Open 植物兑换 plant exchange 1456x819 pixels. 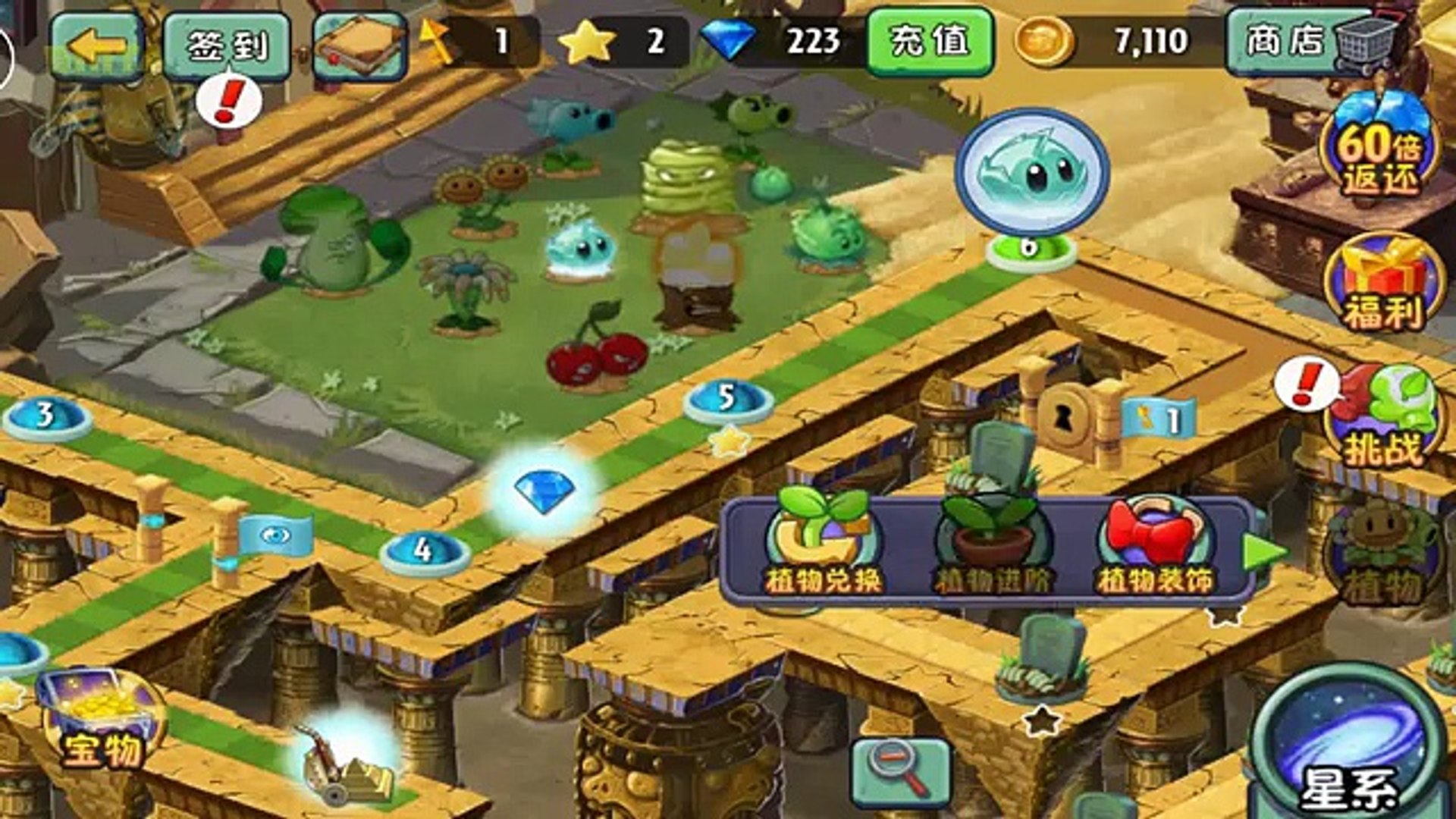pos(823,548)
